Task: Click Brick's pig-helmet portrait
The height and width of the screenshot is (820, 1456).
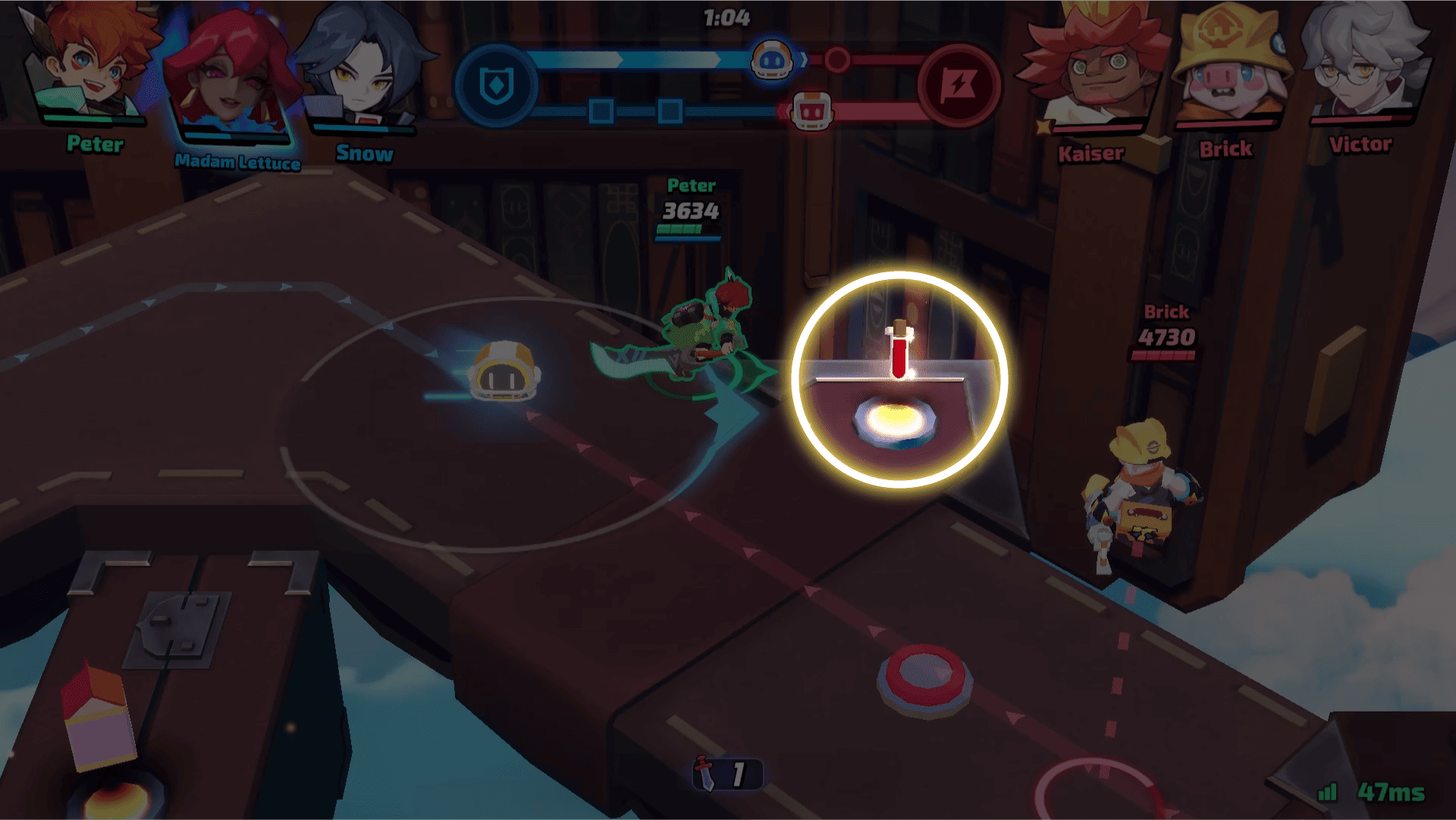Action: pyautogui.click(x=1228, y=68)
